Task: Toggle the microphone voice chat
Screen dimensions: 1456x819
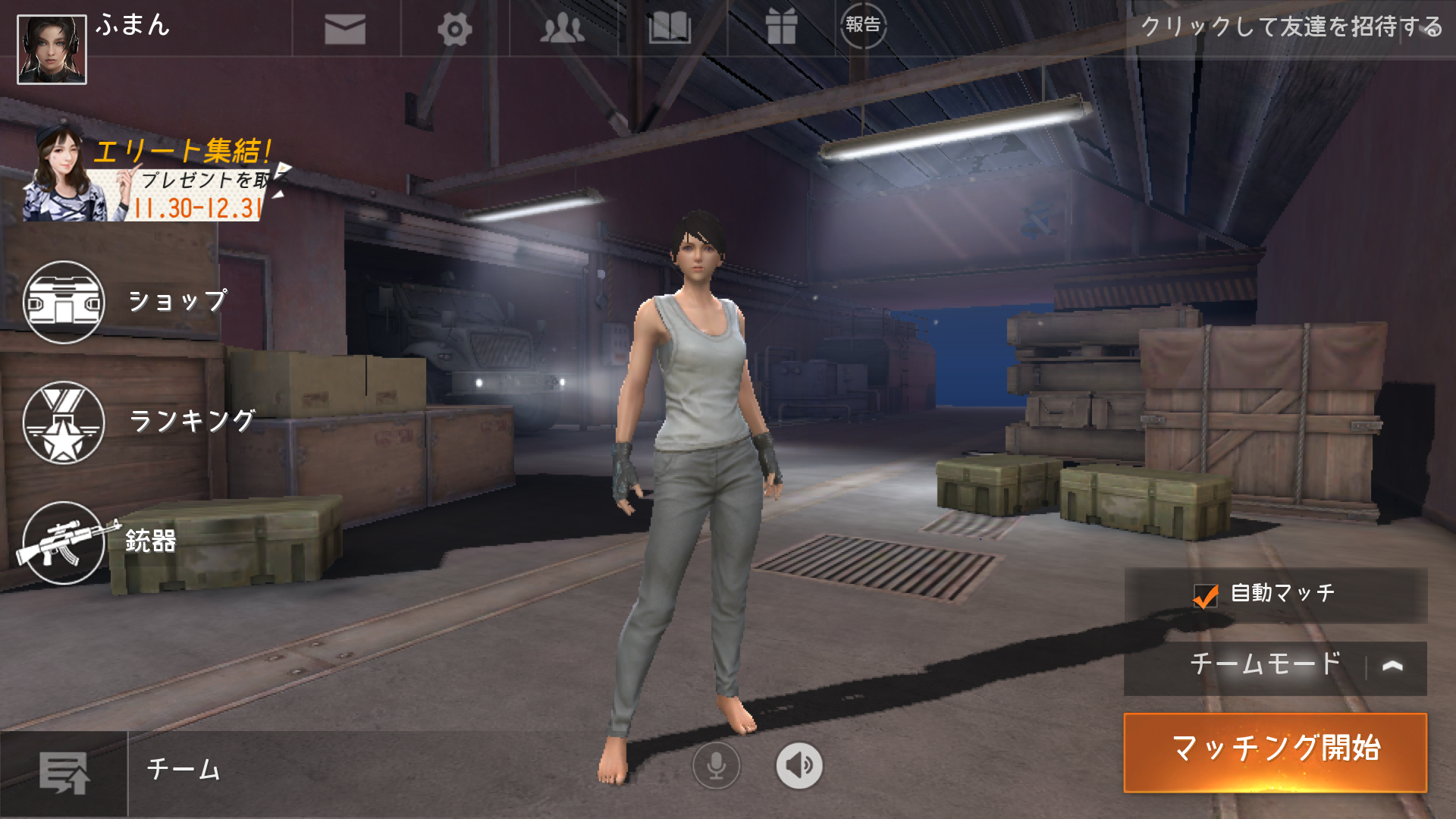Action: (x=716, y=765)
